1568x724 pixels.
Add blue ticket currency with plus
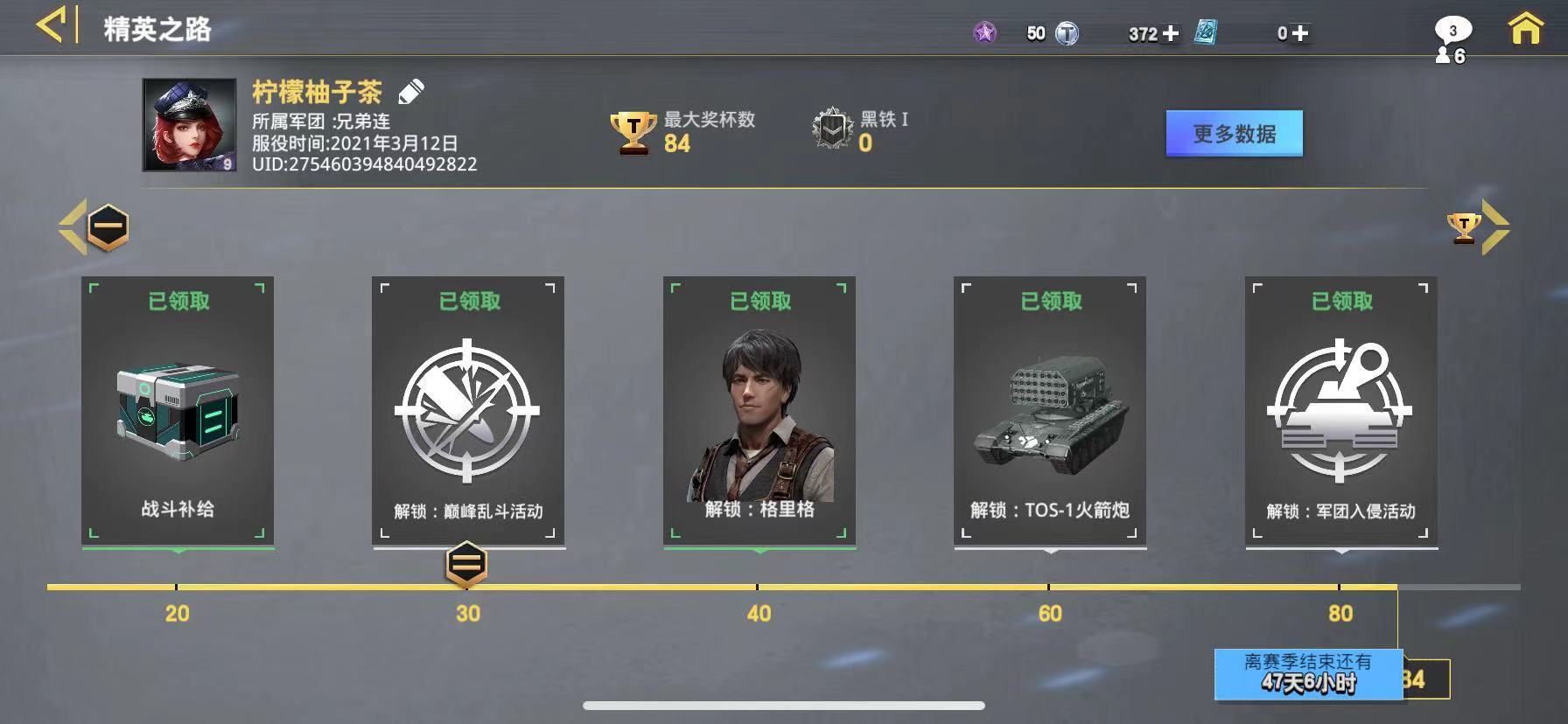click(x=1300, y=33)
